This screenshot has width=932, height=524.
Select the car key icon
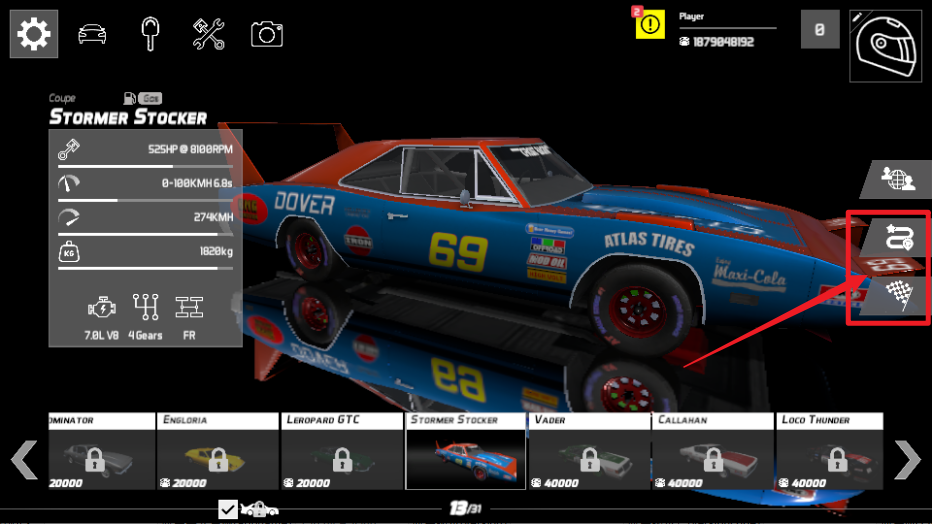pyautogui.click(x=150, y=35)
